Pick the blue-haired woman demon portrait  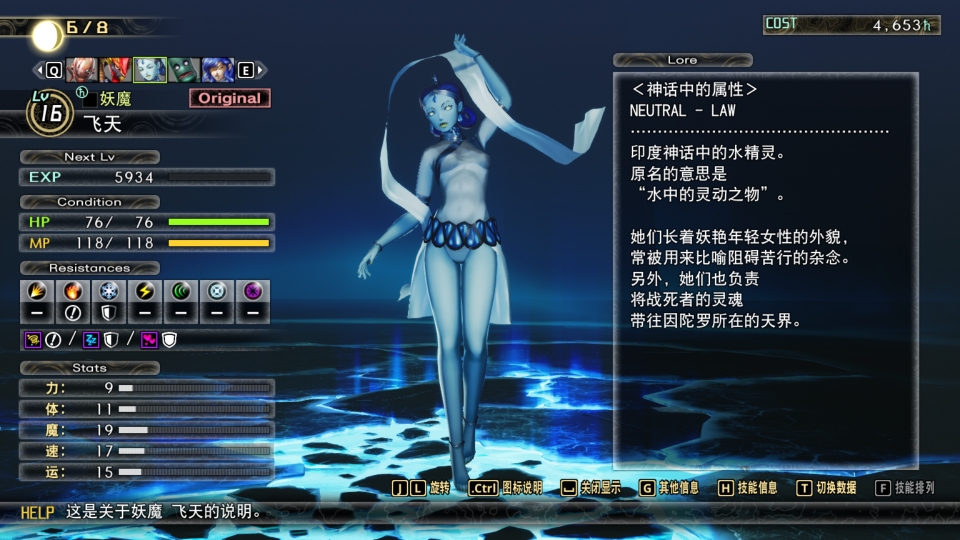click(x=219, y=70)
